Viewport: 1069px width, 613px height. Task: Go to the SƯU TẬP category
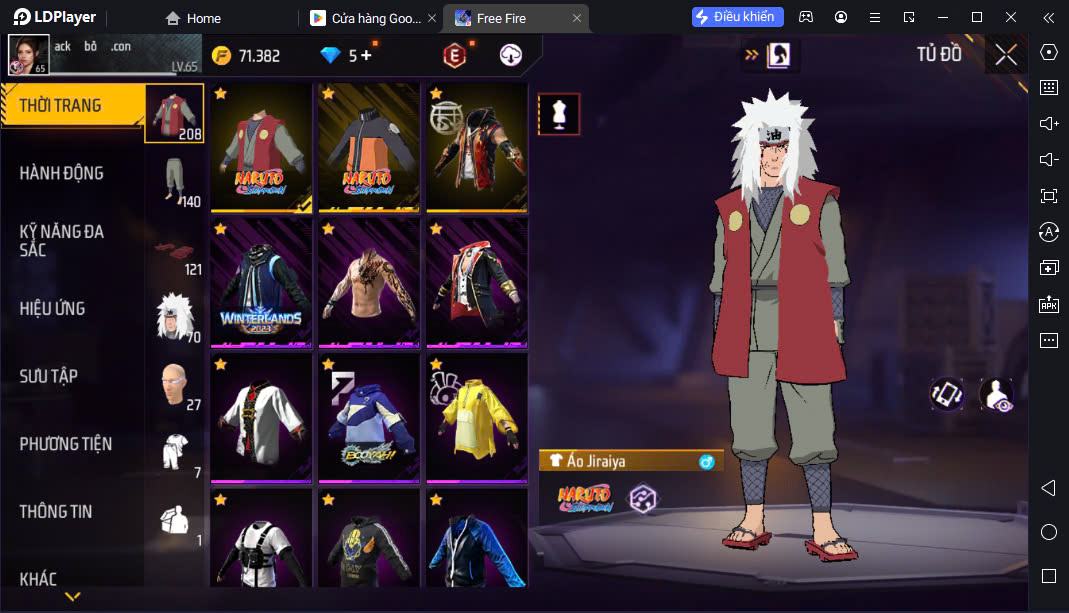tap(48, 376)
